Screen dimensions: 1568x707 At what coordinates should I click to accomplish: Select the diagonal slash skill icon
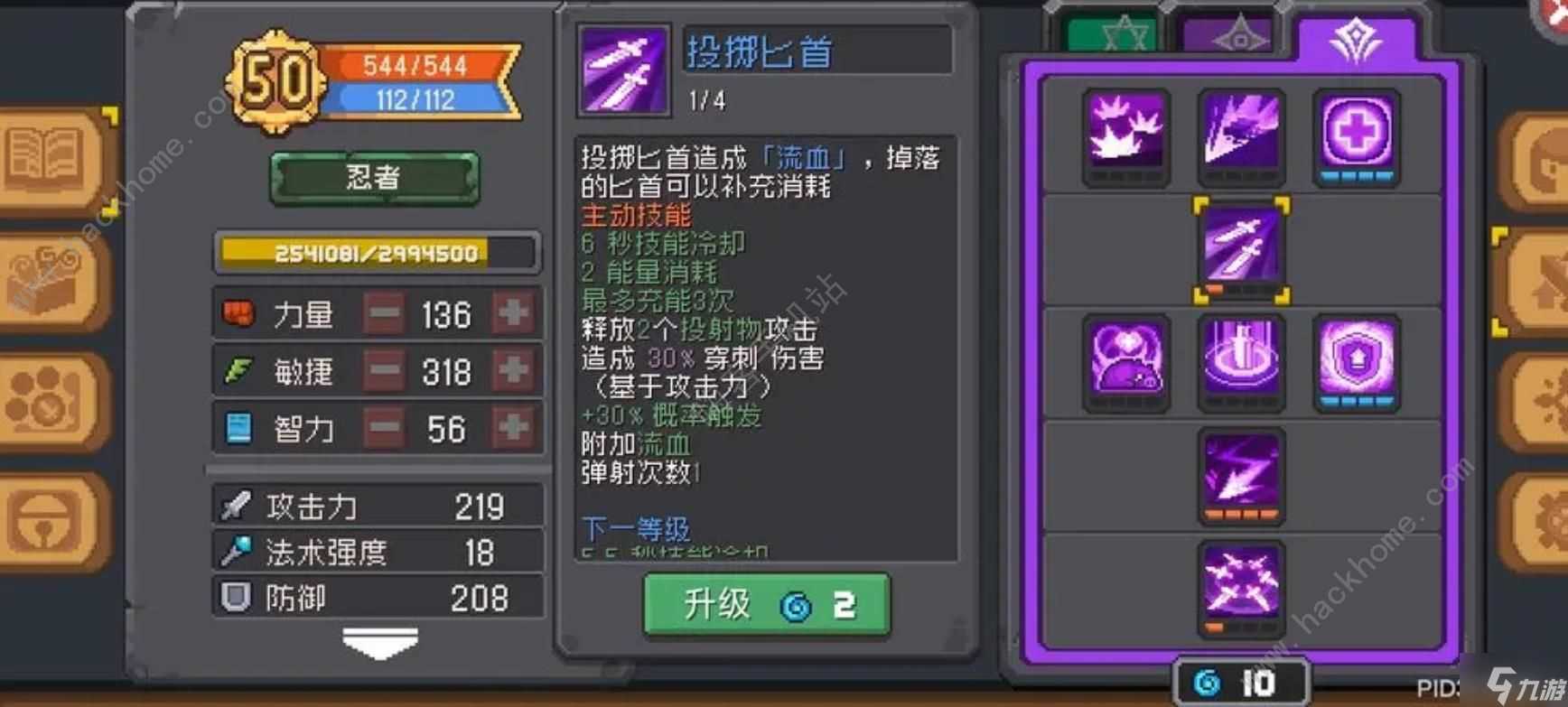[1241, 135]
